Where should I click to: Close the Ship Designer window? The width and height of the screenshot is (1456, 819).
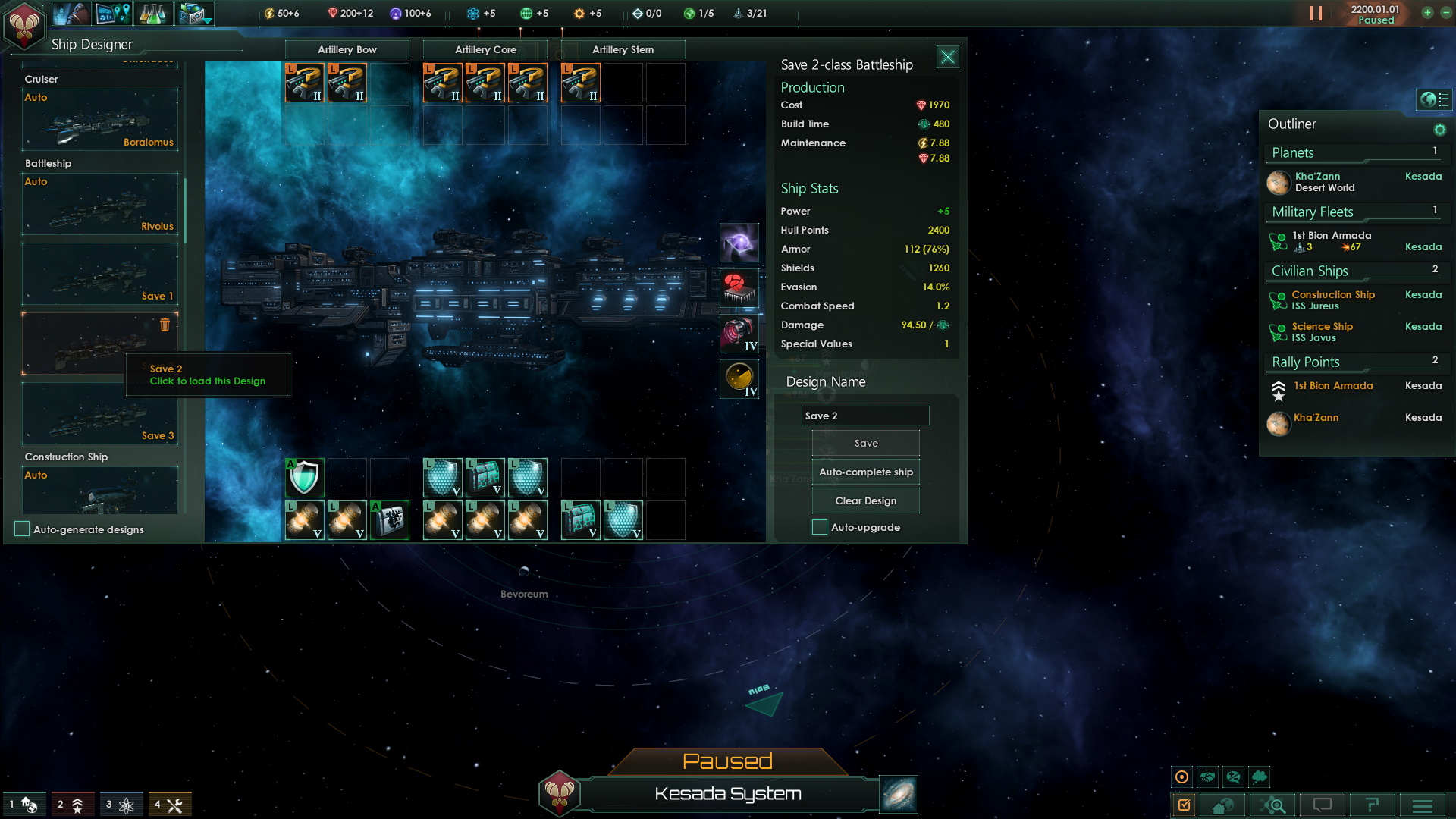coord(947,57)
